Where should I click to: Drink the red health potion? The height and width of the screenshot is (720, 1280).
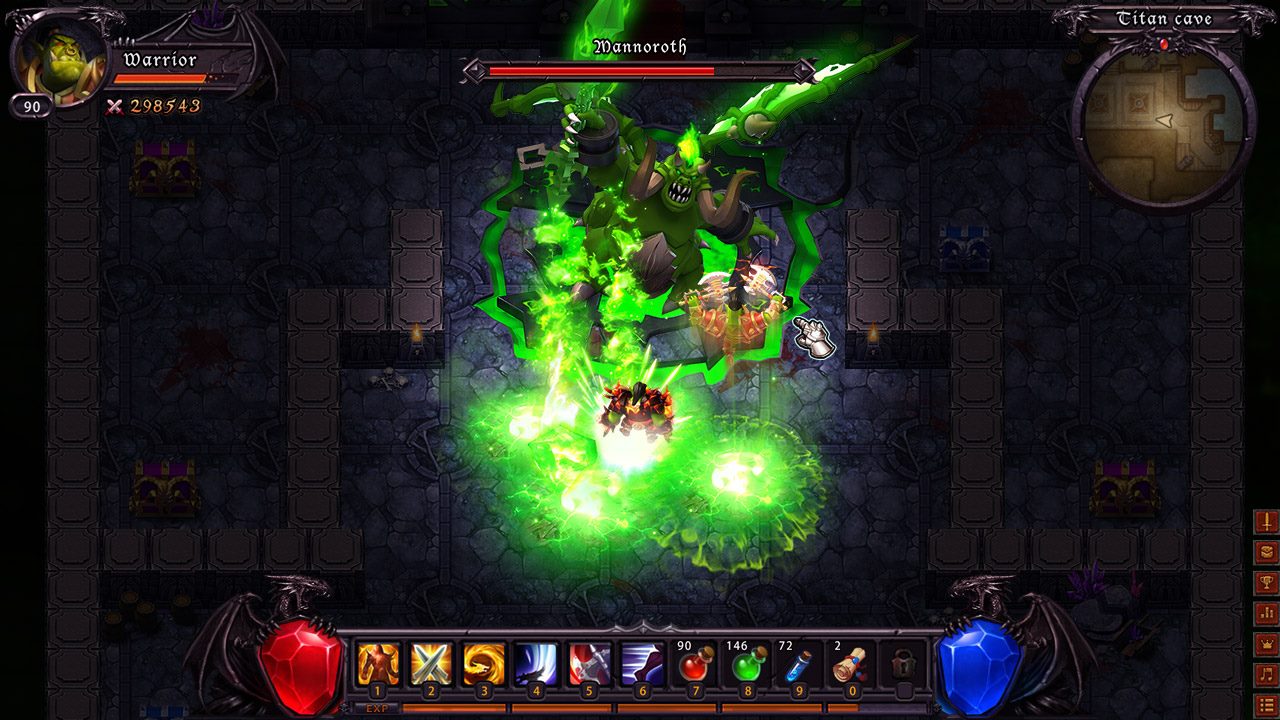[x=694, y=664]
